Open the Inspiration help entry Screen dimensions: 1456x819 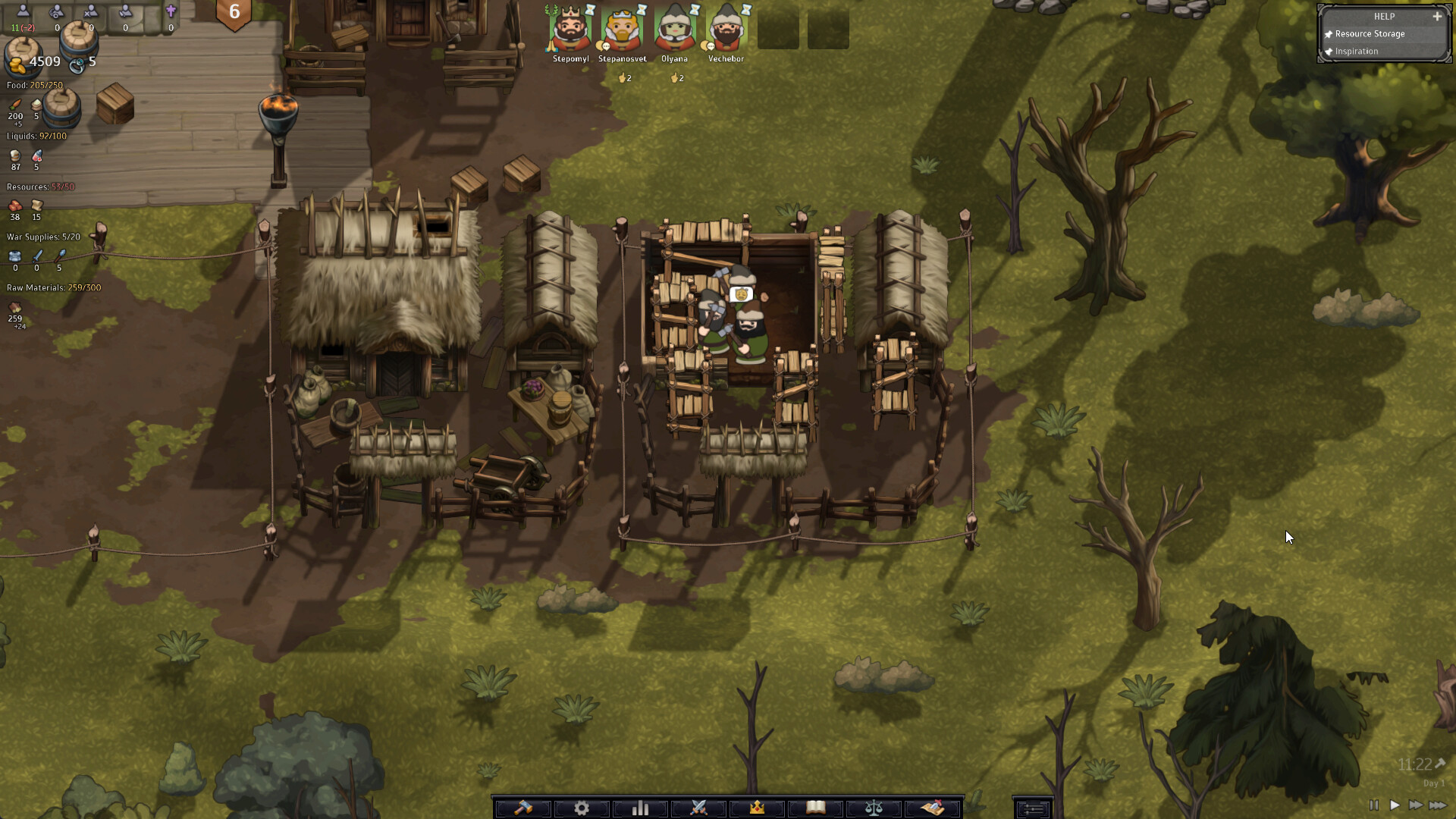(1357, 52)
